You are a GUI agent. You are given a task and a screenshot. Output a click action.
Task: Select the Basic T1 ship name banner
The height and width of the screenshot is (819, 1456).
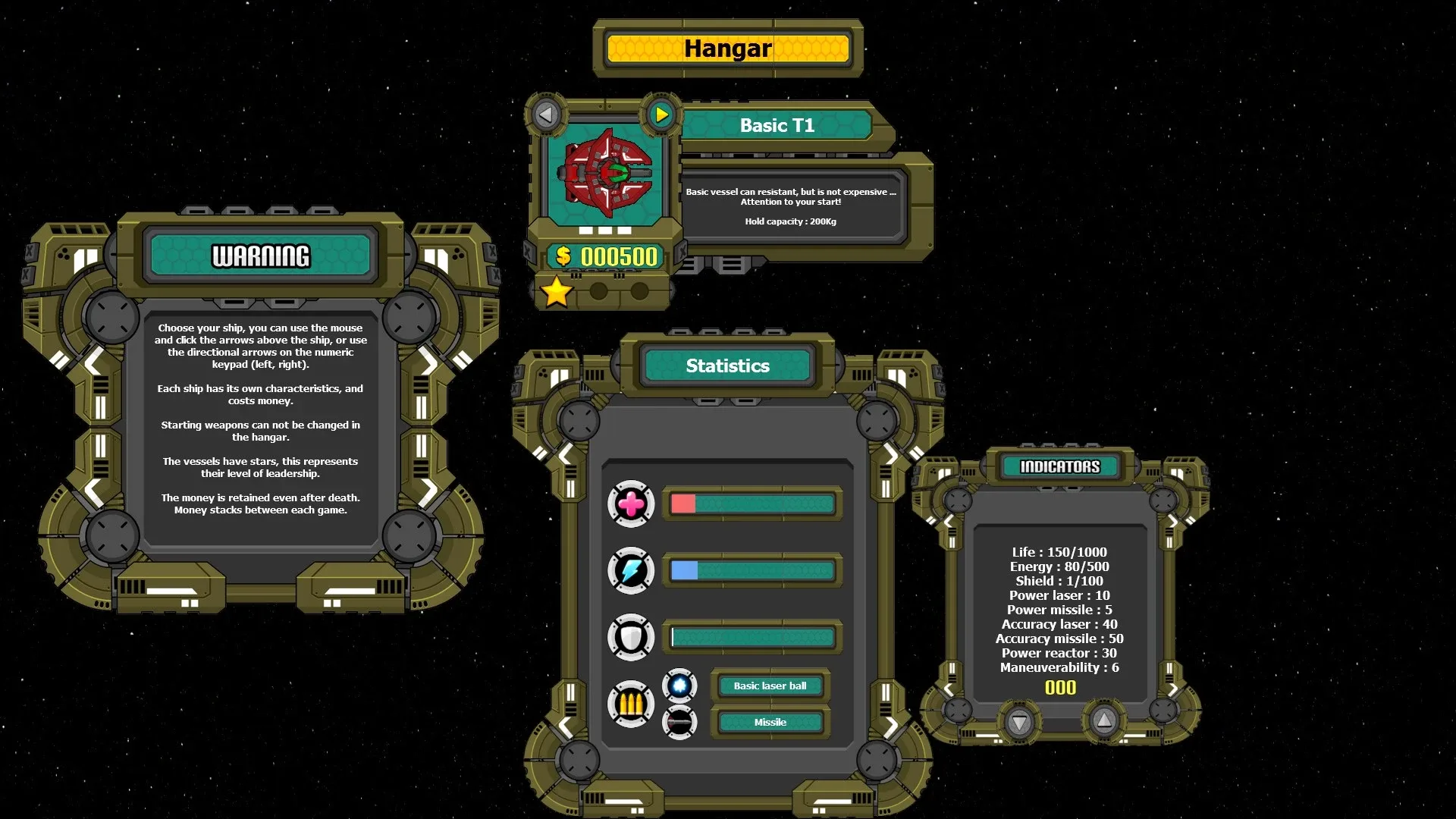(x=777, y=126)
